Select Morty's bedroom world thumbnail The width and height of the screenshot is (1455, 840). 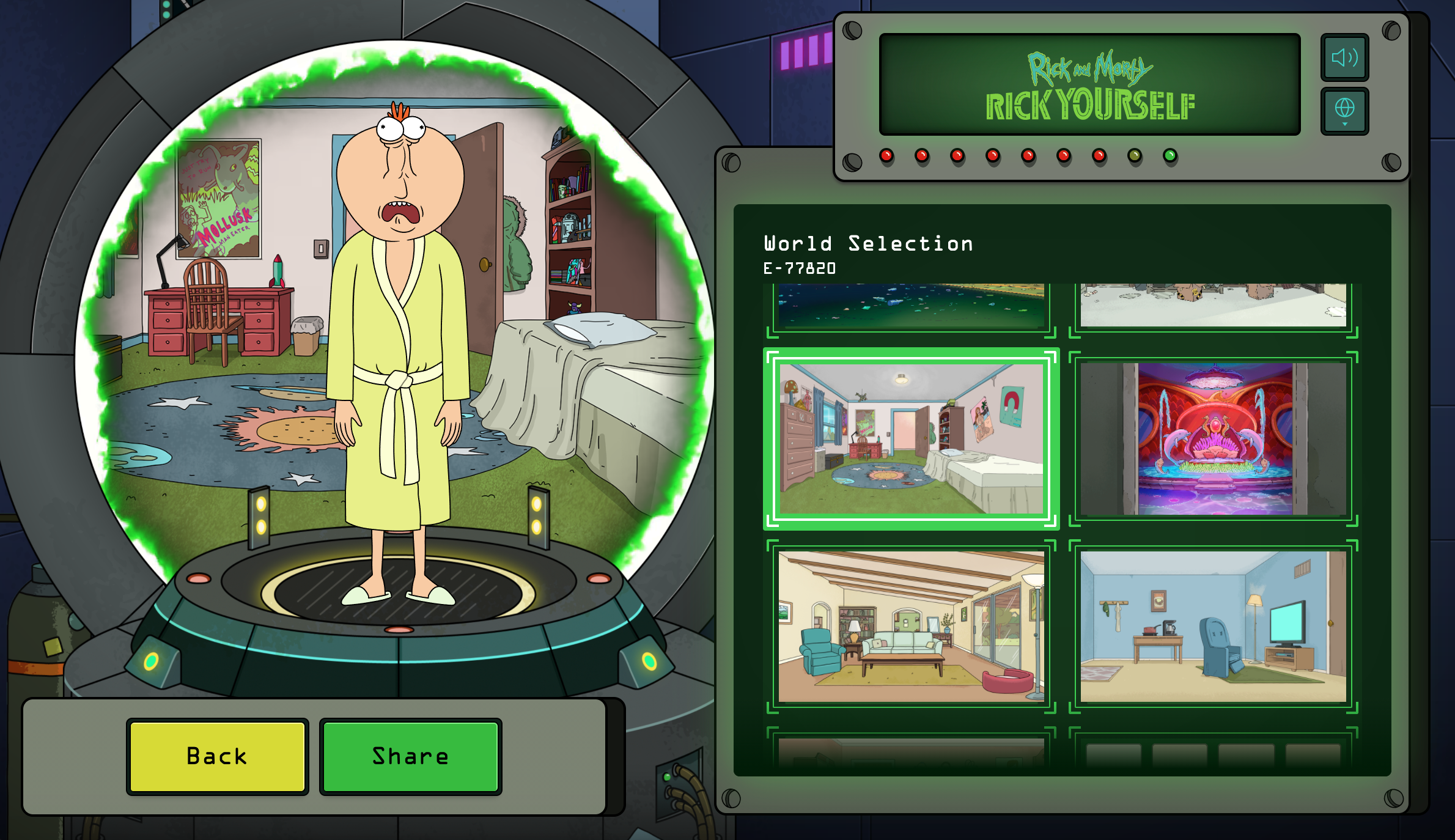tap(911, 438)
